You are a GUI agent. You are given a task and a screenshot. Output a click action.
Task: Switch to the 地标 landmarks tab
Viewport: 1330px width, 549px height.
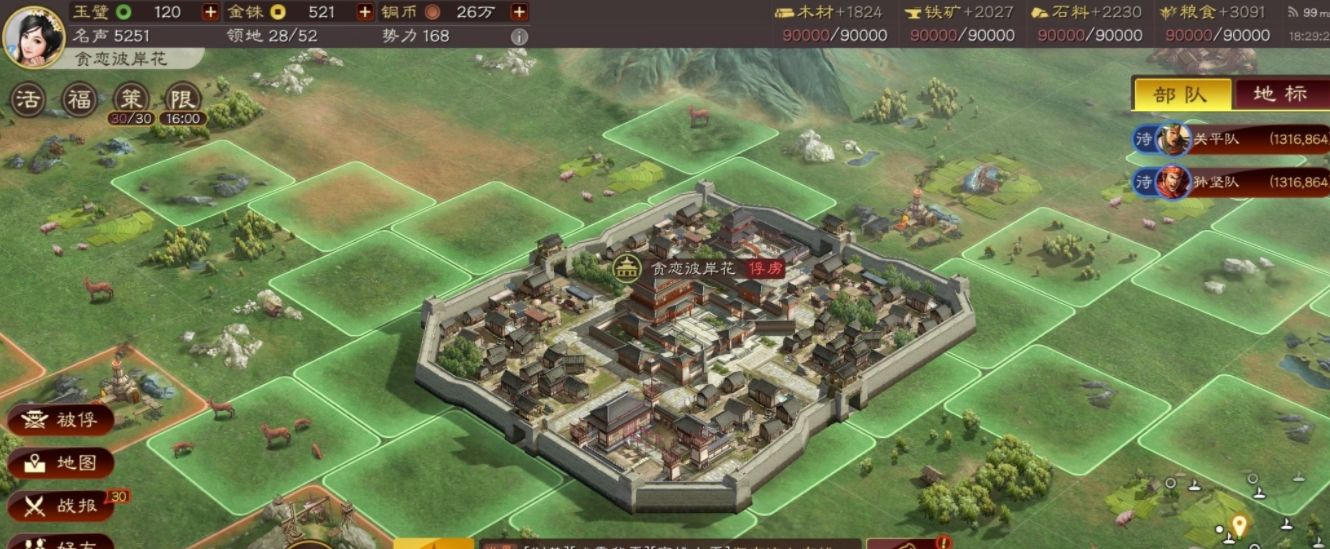[1280, 94]
